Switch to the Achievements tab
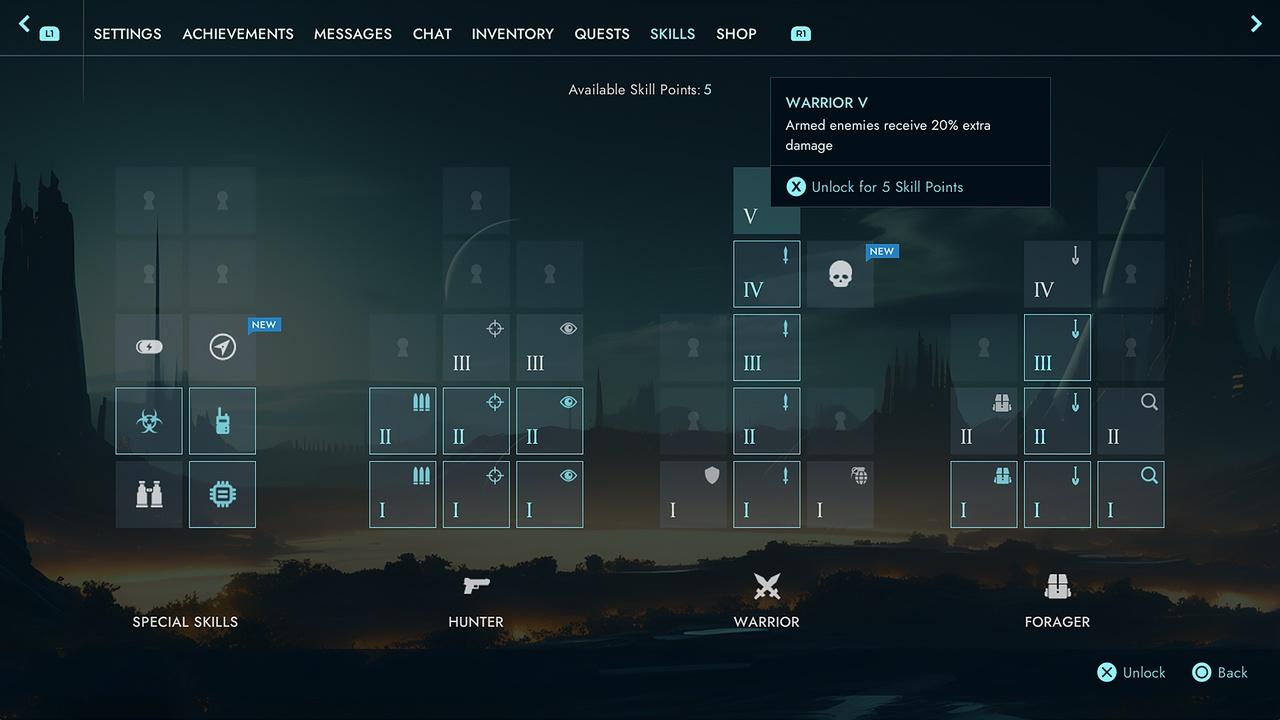The image size is (1280, 720). click(x=238, y=34)
